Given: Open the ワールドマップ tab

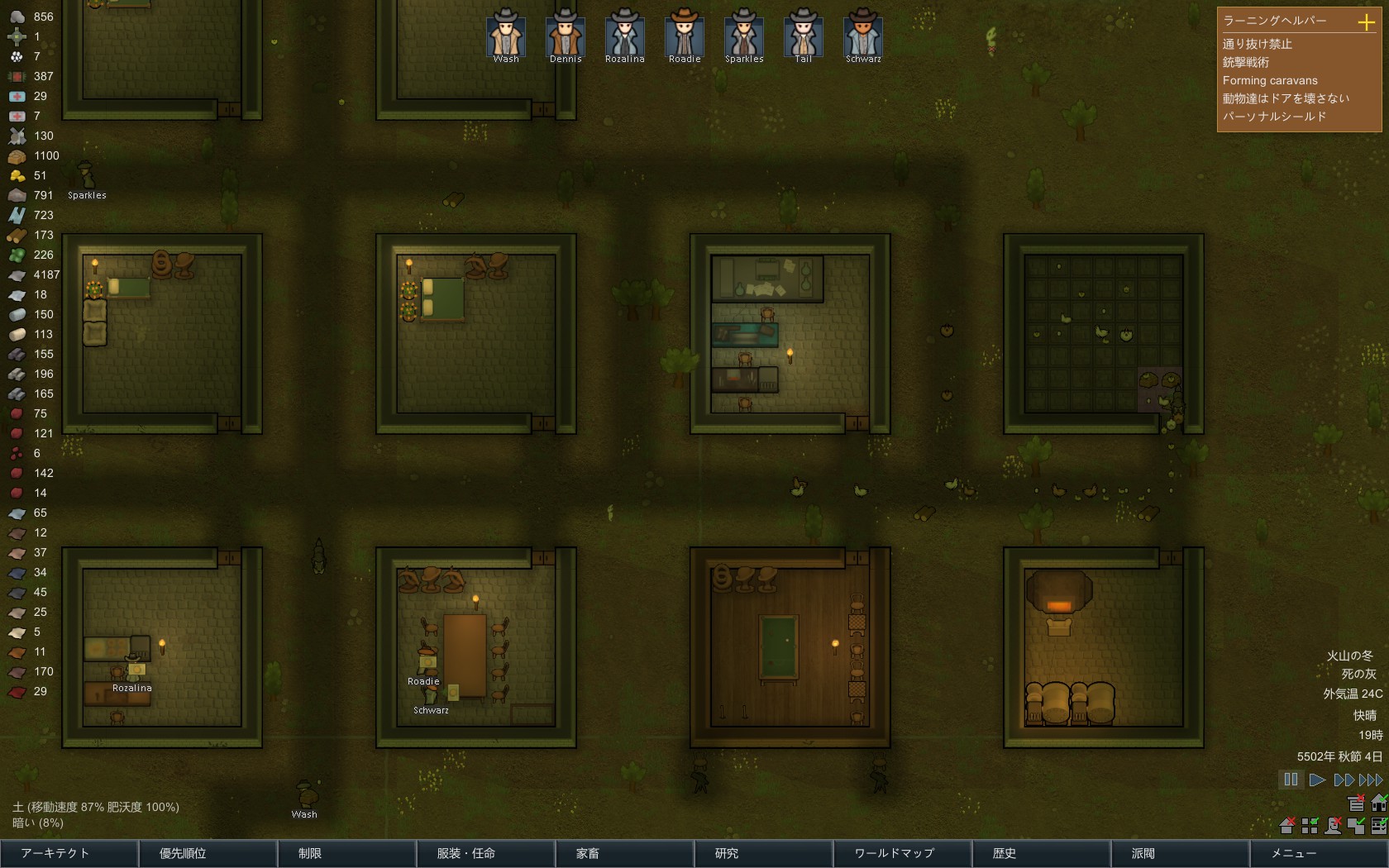Looking at the screenshot, I should [x=900, y=853].
